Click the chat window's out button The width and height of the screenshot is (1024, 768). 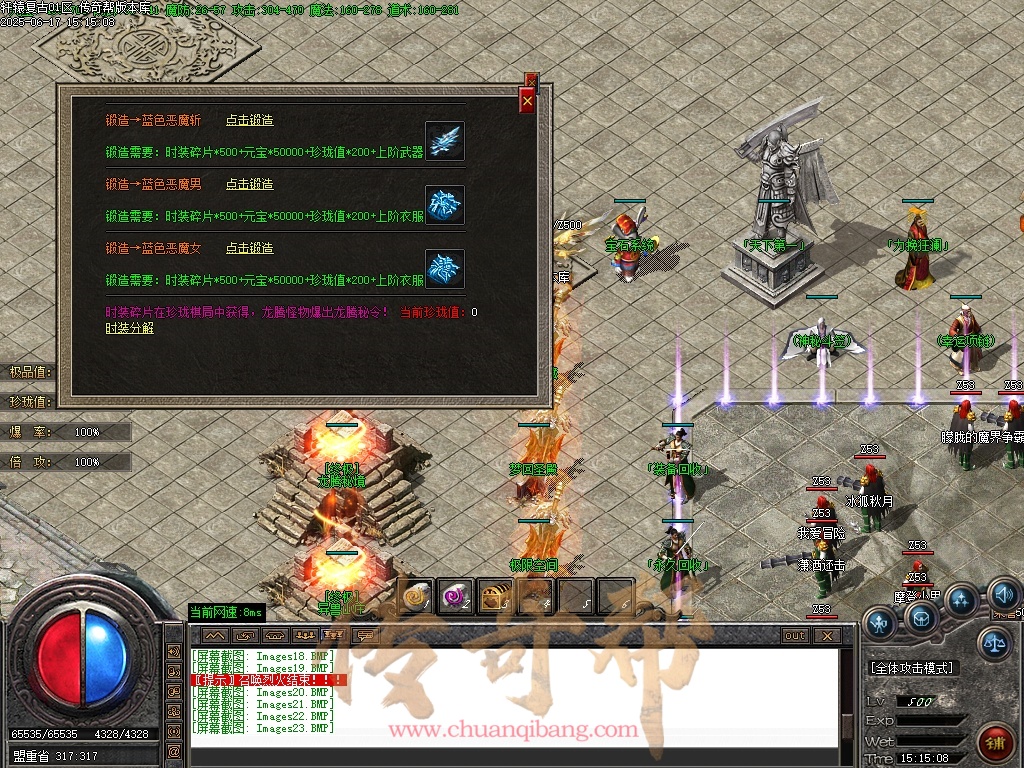pyautogui.click(x=795, y=635)
